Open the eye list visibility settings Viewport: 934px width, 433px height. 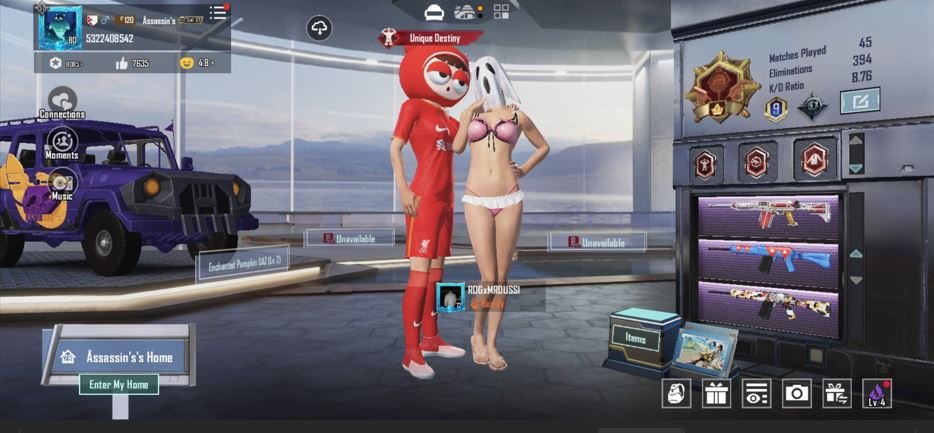point(756,393)
